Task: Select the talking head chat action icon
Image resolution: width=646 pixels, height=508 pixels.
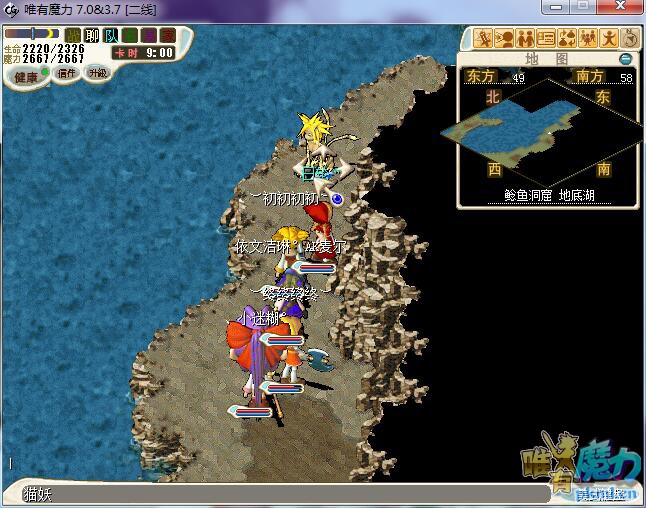Action: click(x=504, y=39)
